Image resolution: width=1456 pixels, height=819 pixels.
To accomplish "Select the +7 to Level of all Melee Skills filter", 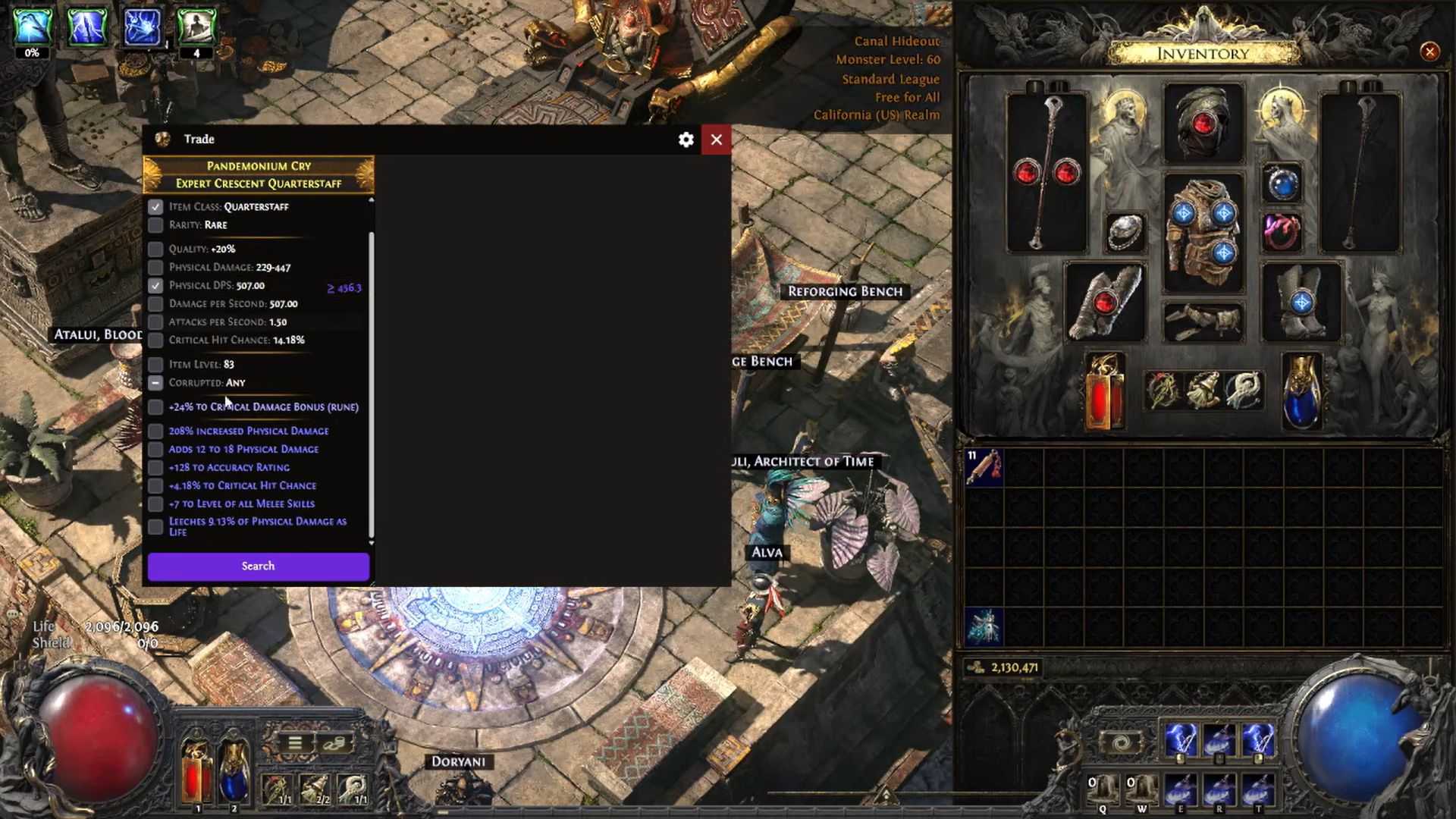I will pos(156,503).
